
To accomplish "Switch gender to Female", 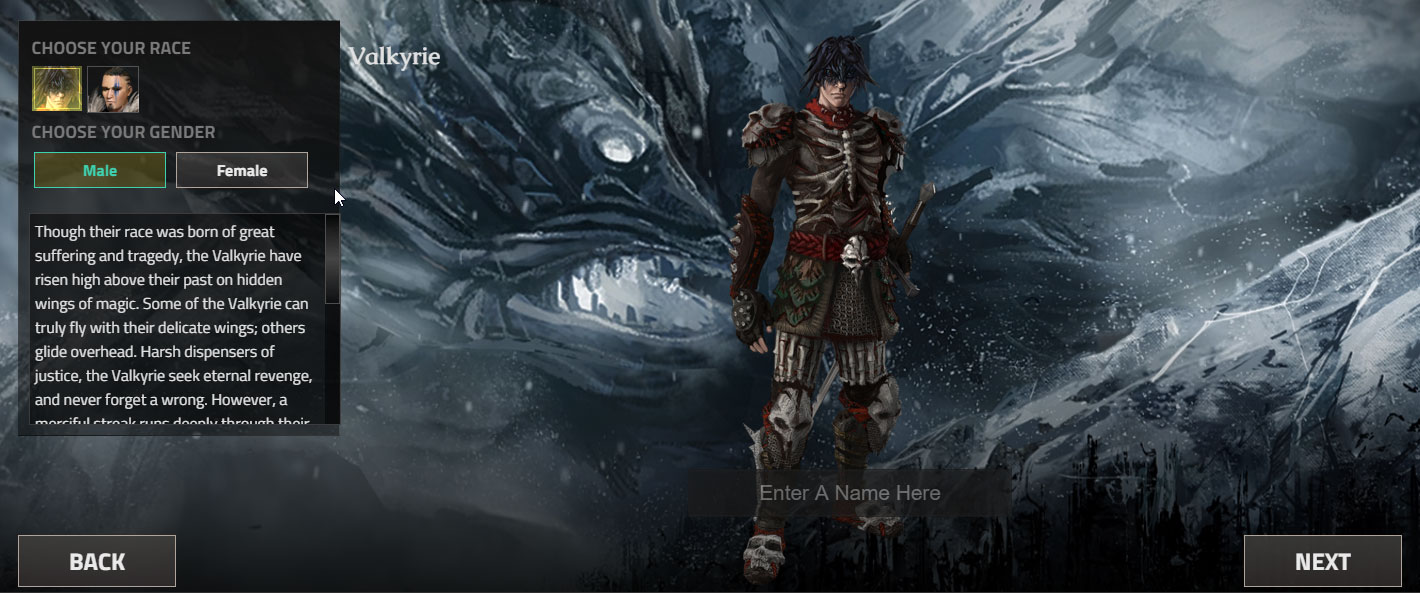I will [x=242, y=170].
